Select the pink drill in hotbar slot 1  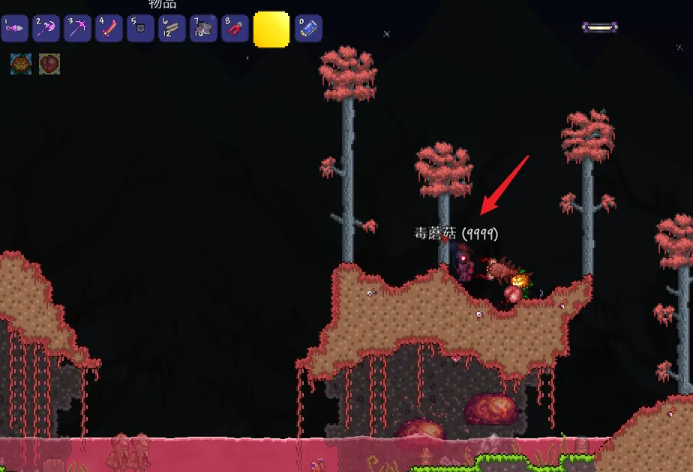(14, 28)
